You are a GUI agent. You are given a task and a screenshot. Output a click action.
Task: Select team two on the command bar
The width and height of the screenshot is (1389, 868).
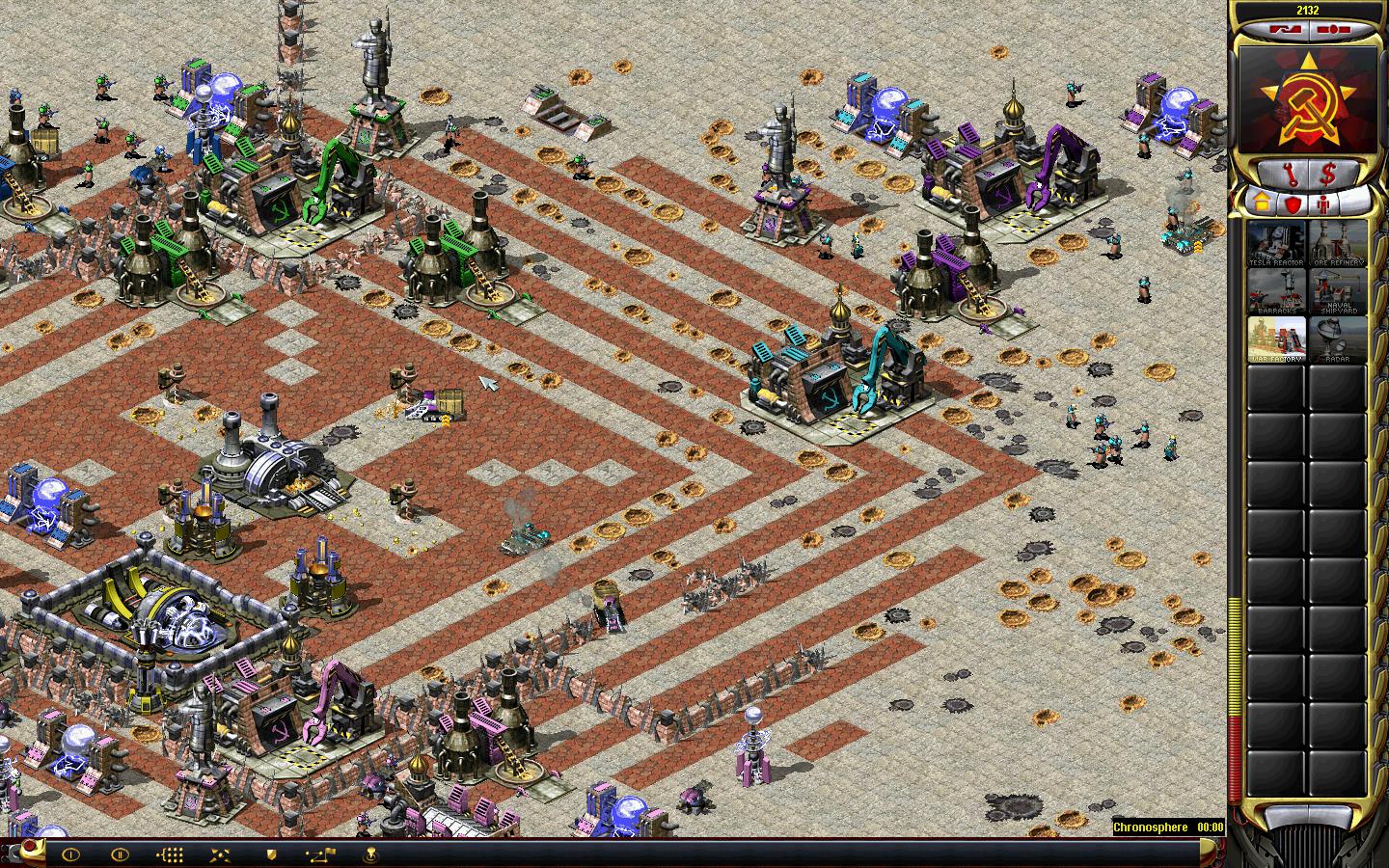click(120, 854)
